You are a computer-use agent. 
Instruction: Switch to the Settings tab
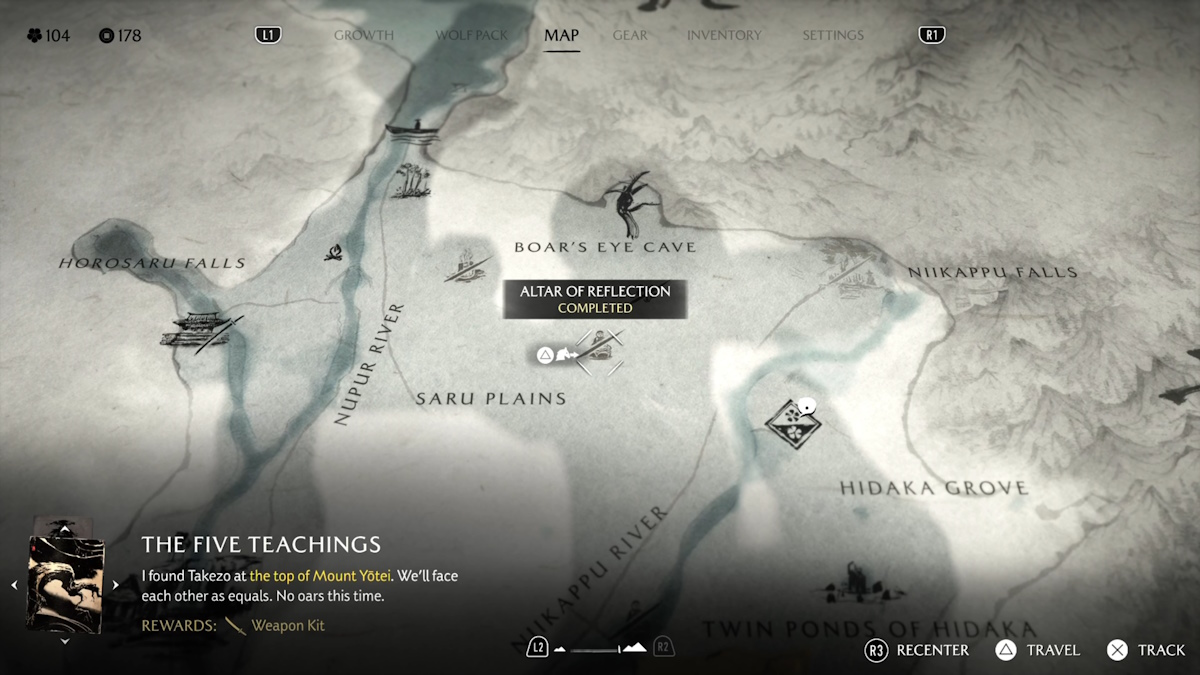point(832,35)
